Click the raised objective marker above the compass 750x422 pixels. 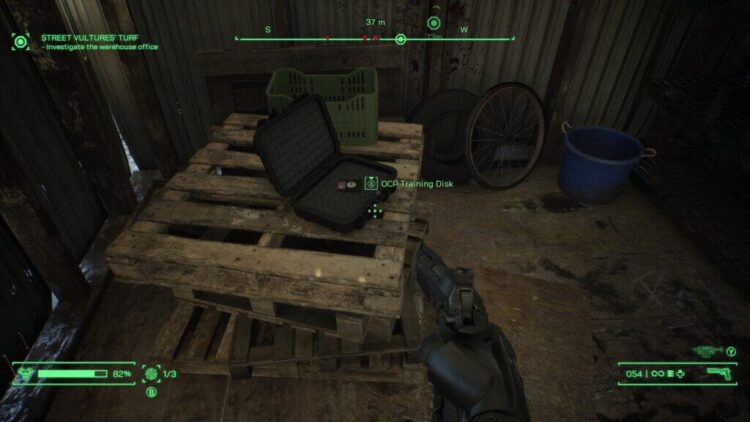[434, 22]
